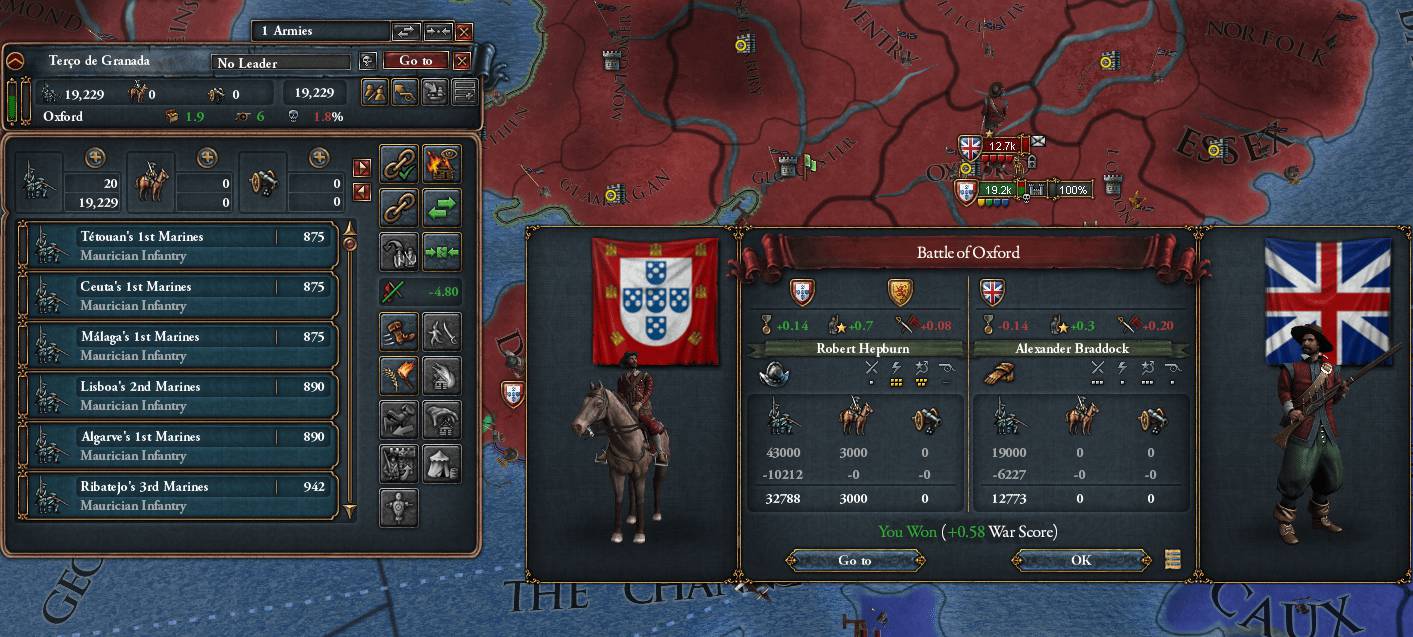The width and height of the screenshot is (1413, 637).
Task: Open the battle details scroll icon
Action: (x=1173, y=559)
